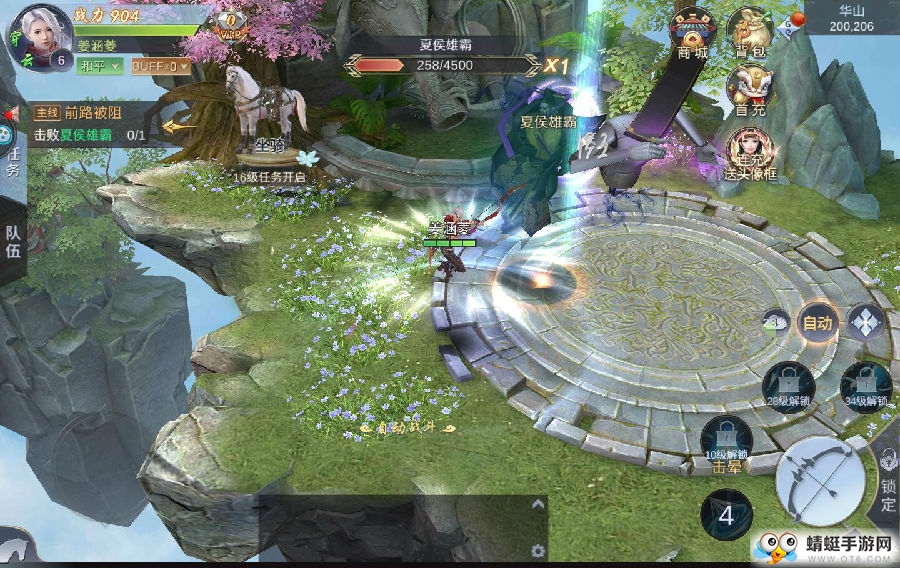
Task: Toggle the 自动 auto-battle button
Action: click(x=817, y=322)
